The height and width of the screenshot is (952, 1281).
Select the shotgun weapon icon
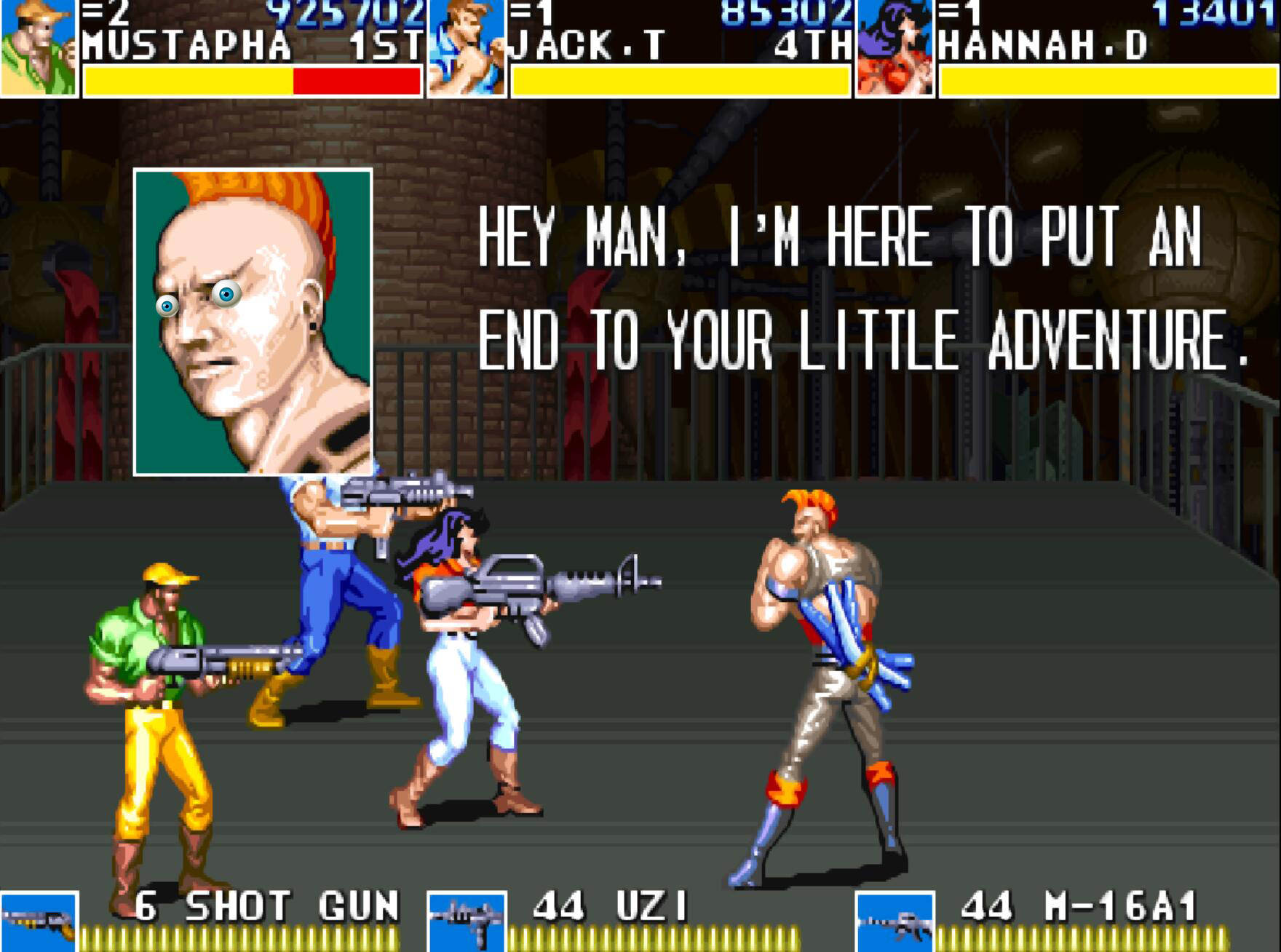coord(39,921)
